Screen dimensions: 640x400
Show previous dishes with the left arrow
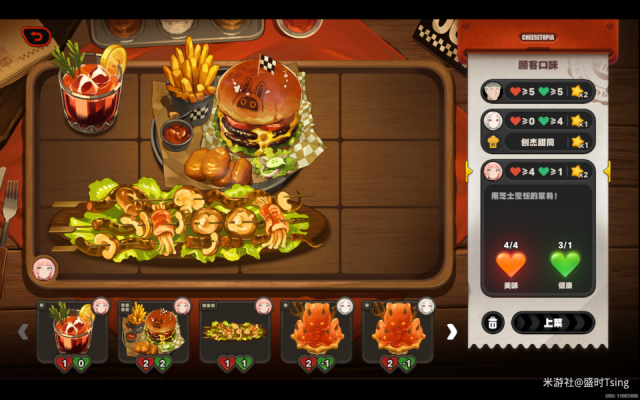[23, 331]
